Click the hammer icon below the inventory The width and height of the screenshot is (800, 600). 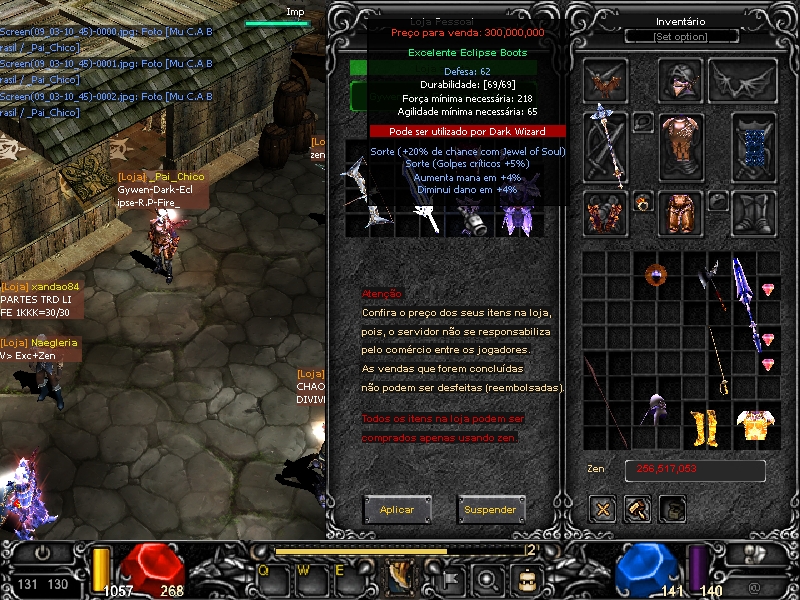point(637,509)
